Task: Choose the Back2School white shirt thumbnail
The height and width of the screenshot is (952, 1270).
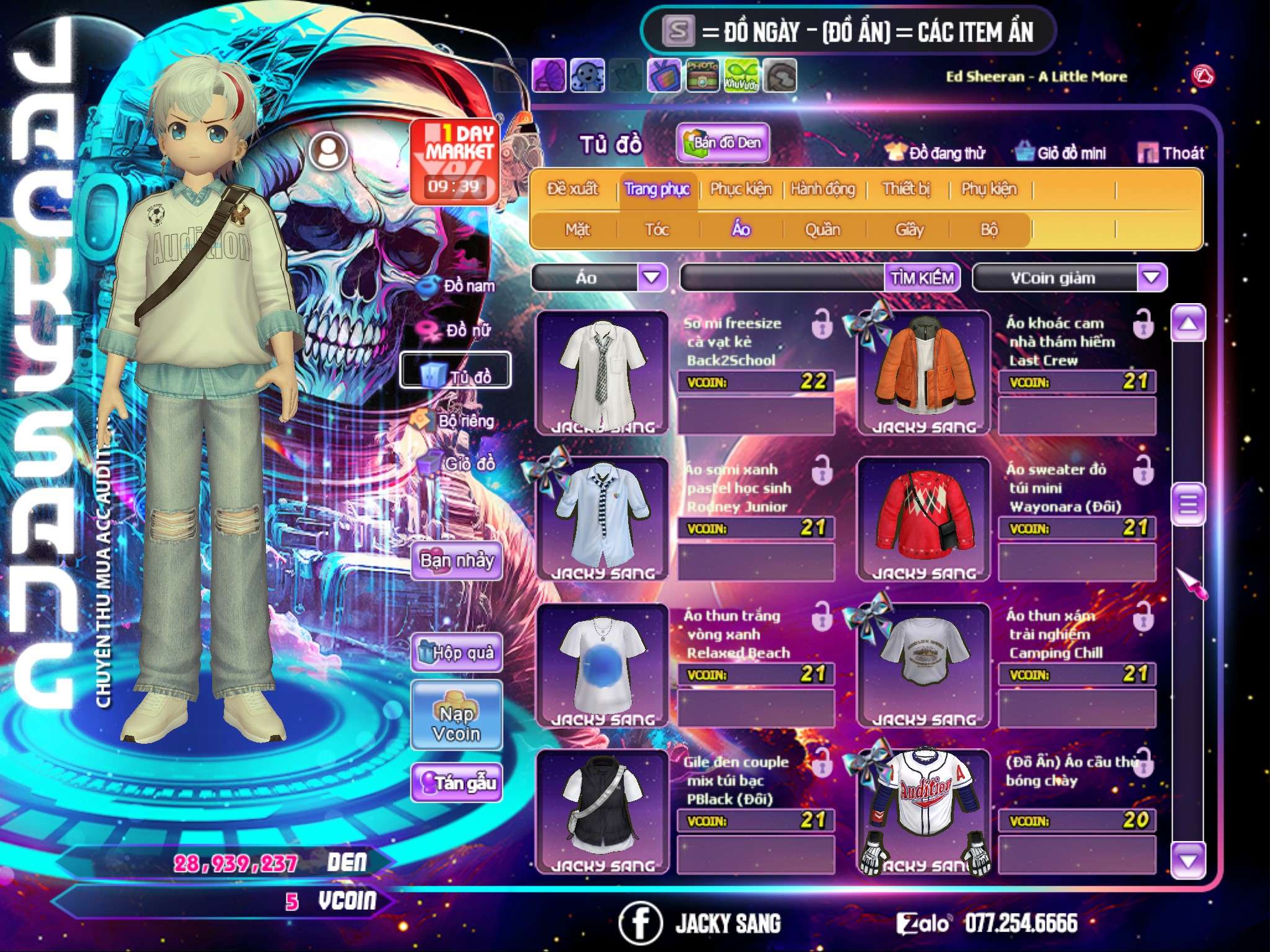Action: pos(602,372)
